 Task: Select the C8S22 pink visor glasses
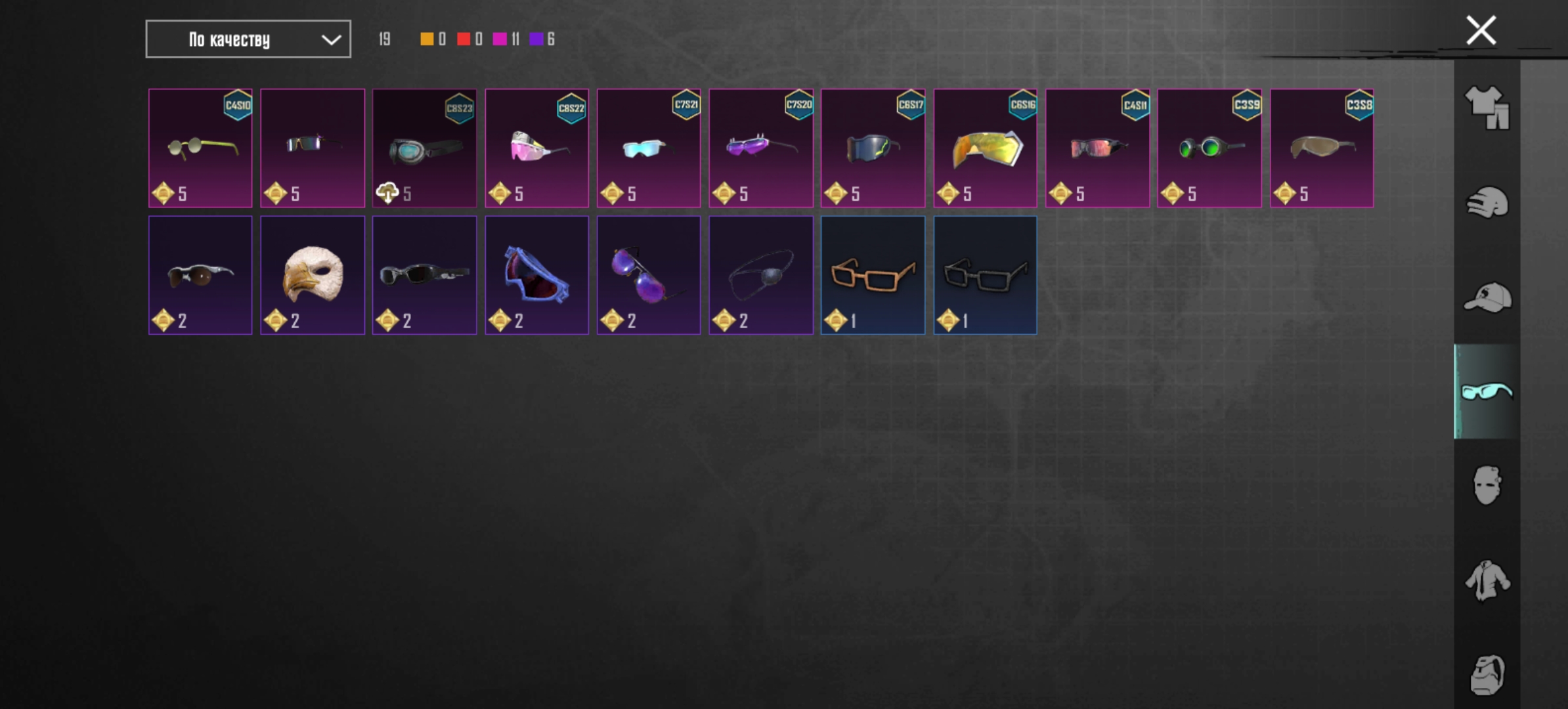(536, 148)
